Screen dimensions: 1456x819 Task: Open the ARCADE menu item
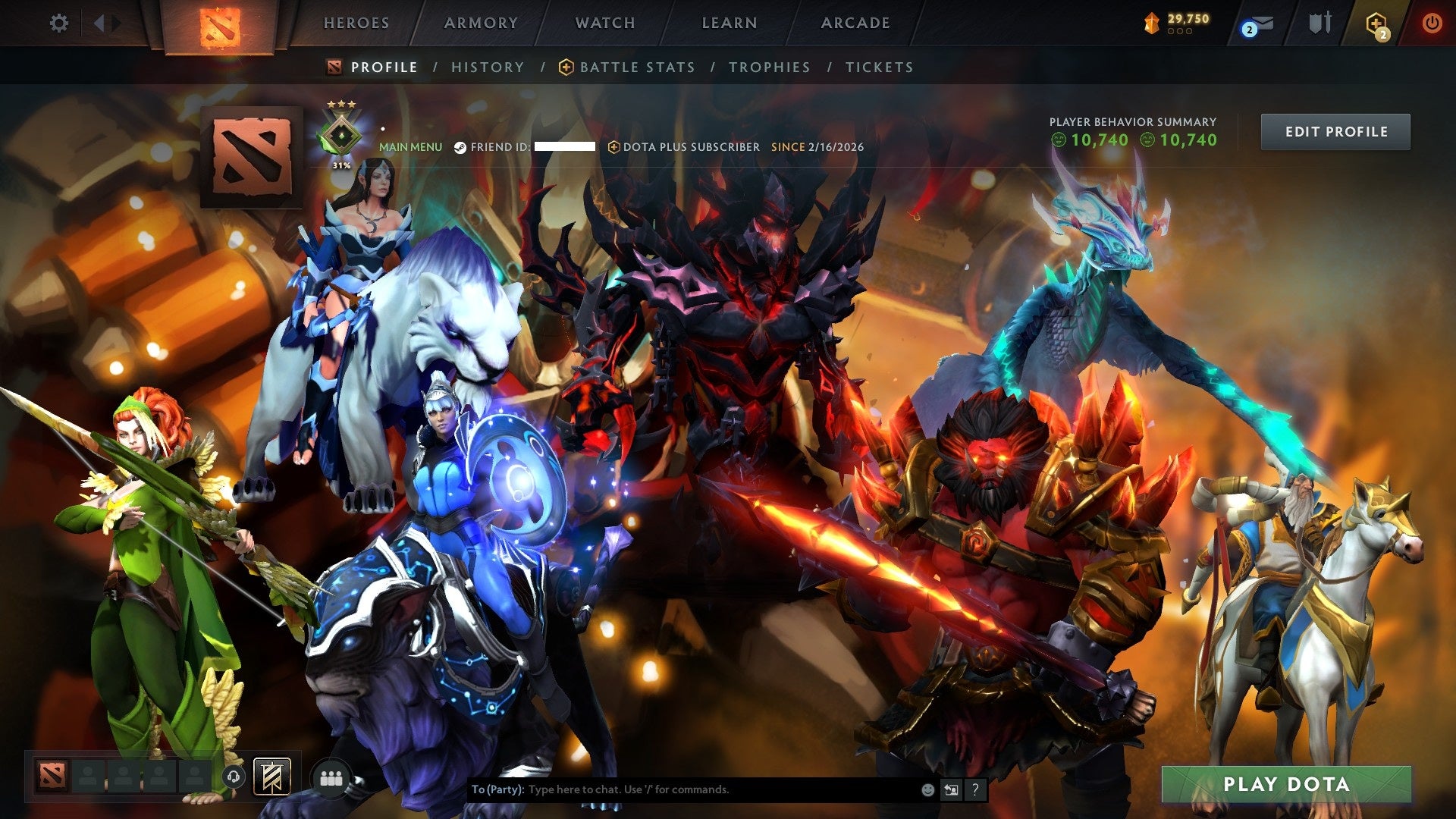click(x=855, y=23)
